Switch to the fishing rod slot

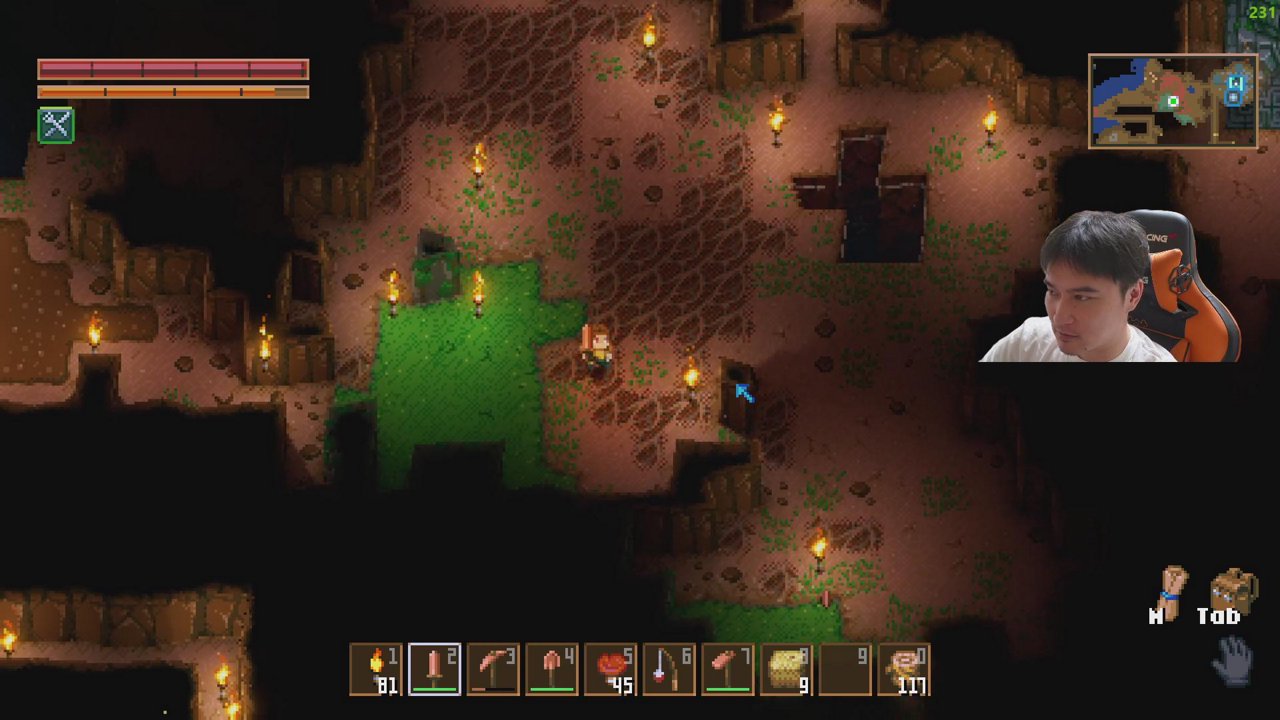(669, 669)
